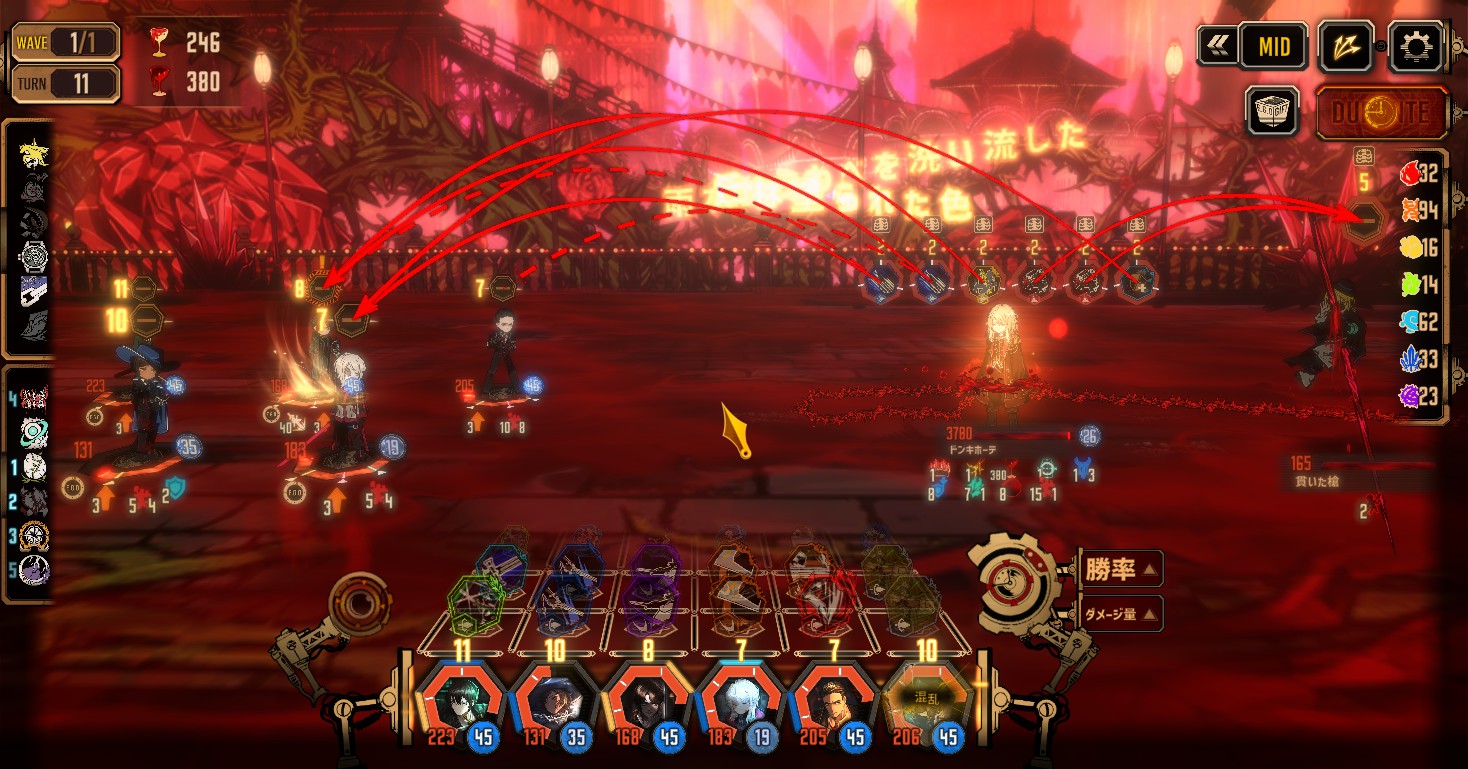Select the 勝率 win rate option
The image size is (1468, 769).
pos(1118,570)
